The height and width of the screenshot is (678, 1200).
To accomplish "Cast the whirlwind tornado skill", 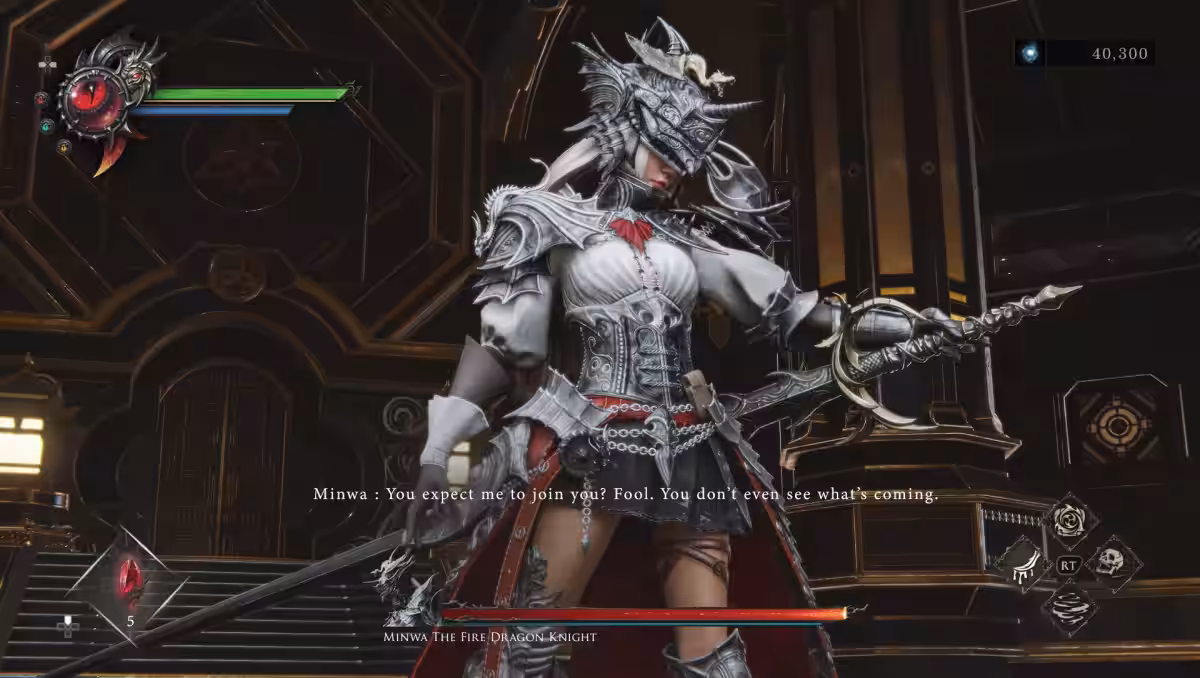I will pos(1069,607).
